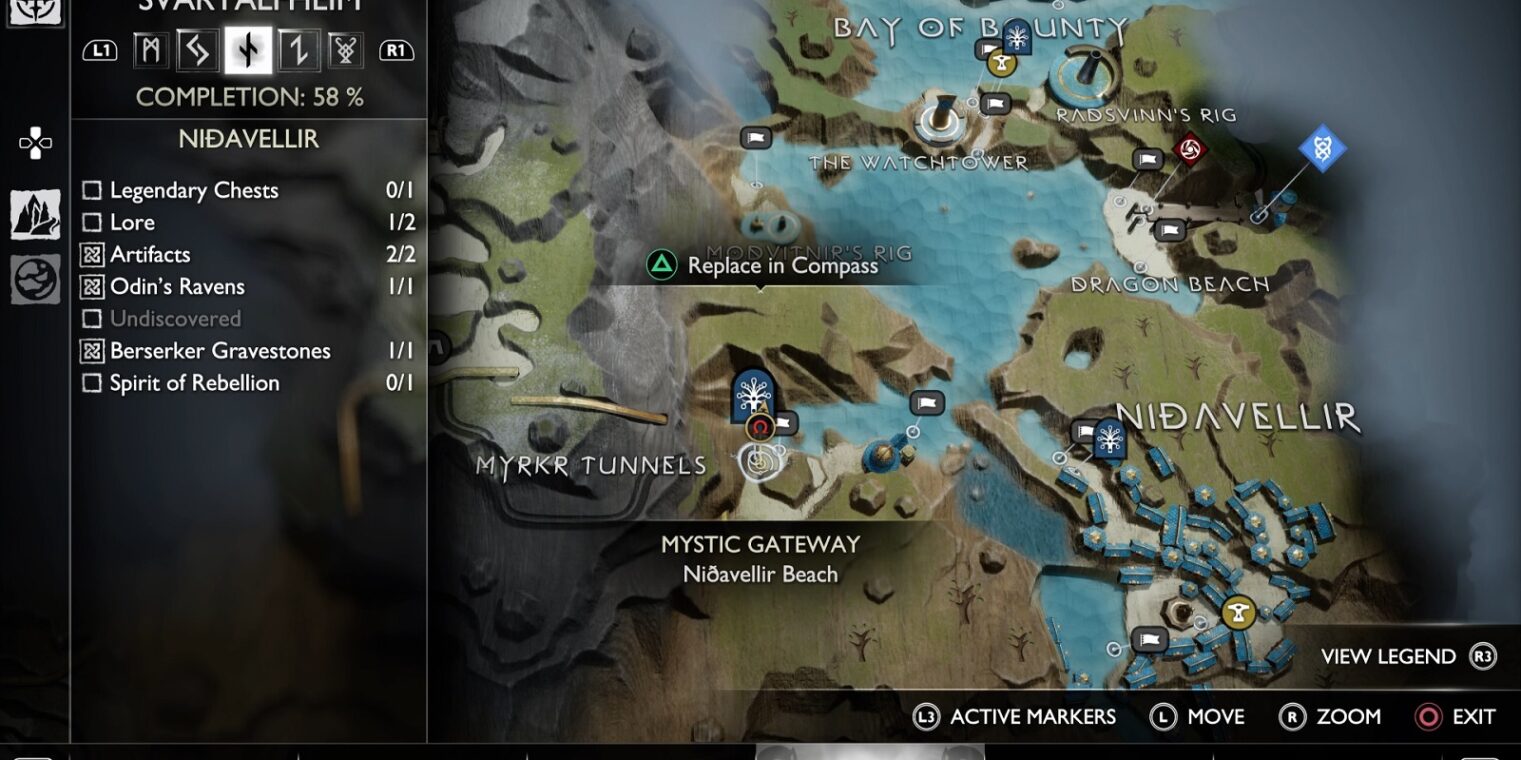The height and width of the screenshot is (760, 1521).
Task: Choose the last realm rune tab
Action: coord(346,49)
